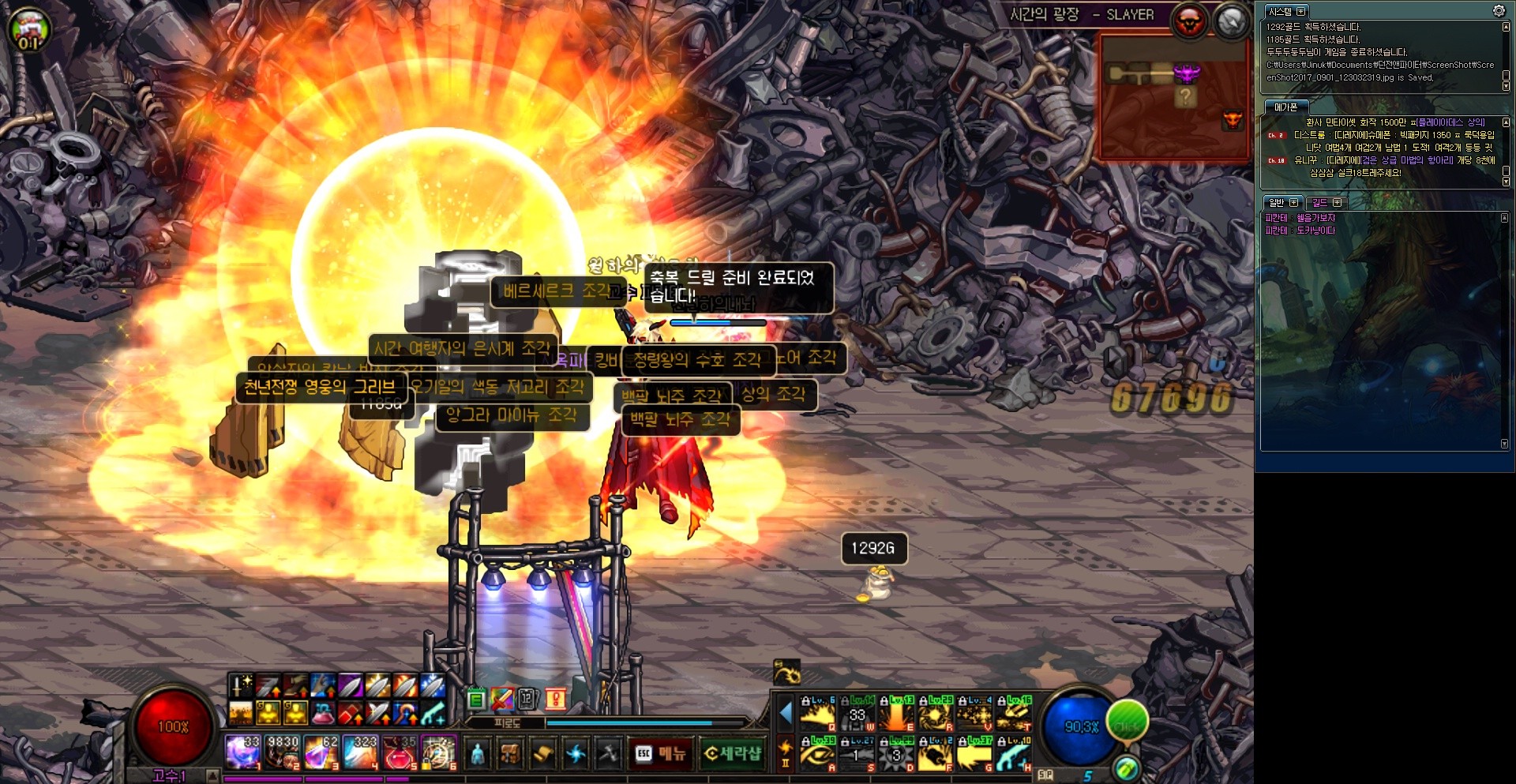
Task: Activate the orange pillar skill on E
Action: (x=896, y=714)
